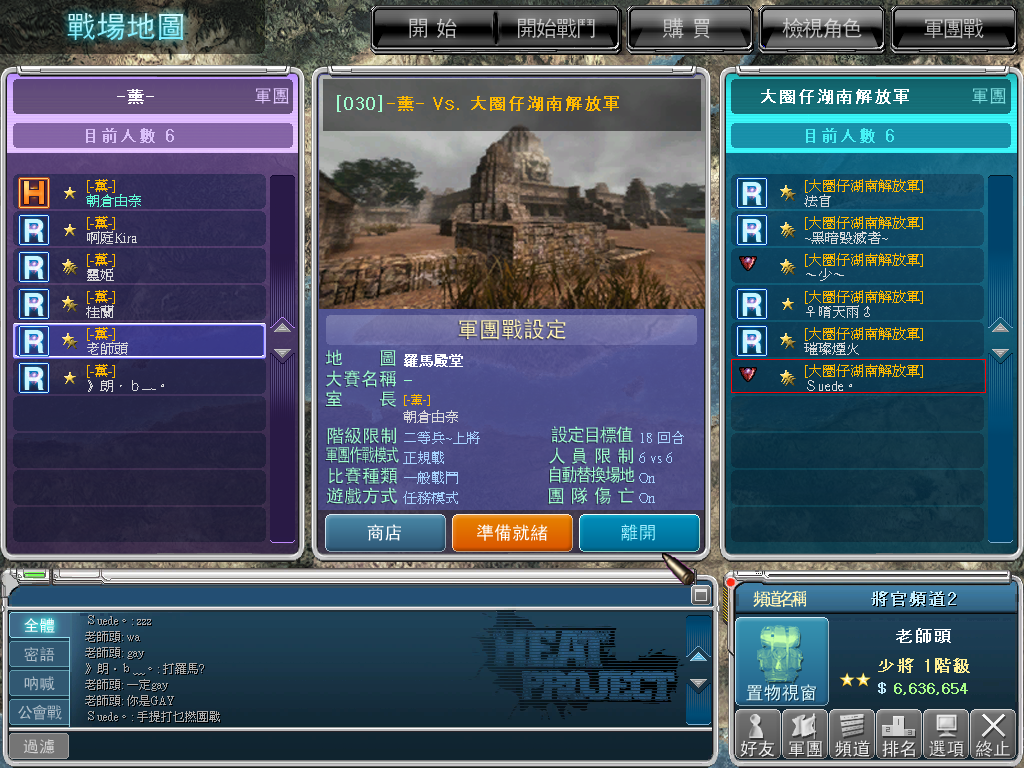
Task: Leave the room with 離開
Action: click(x=639, y=533)
